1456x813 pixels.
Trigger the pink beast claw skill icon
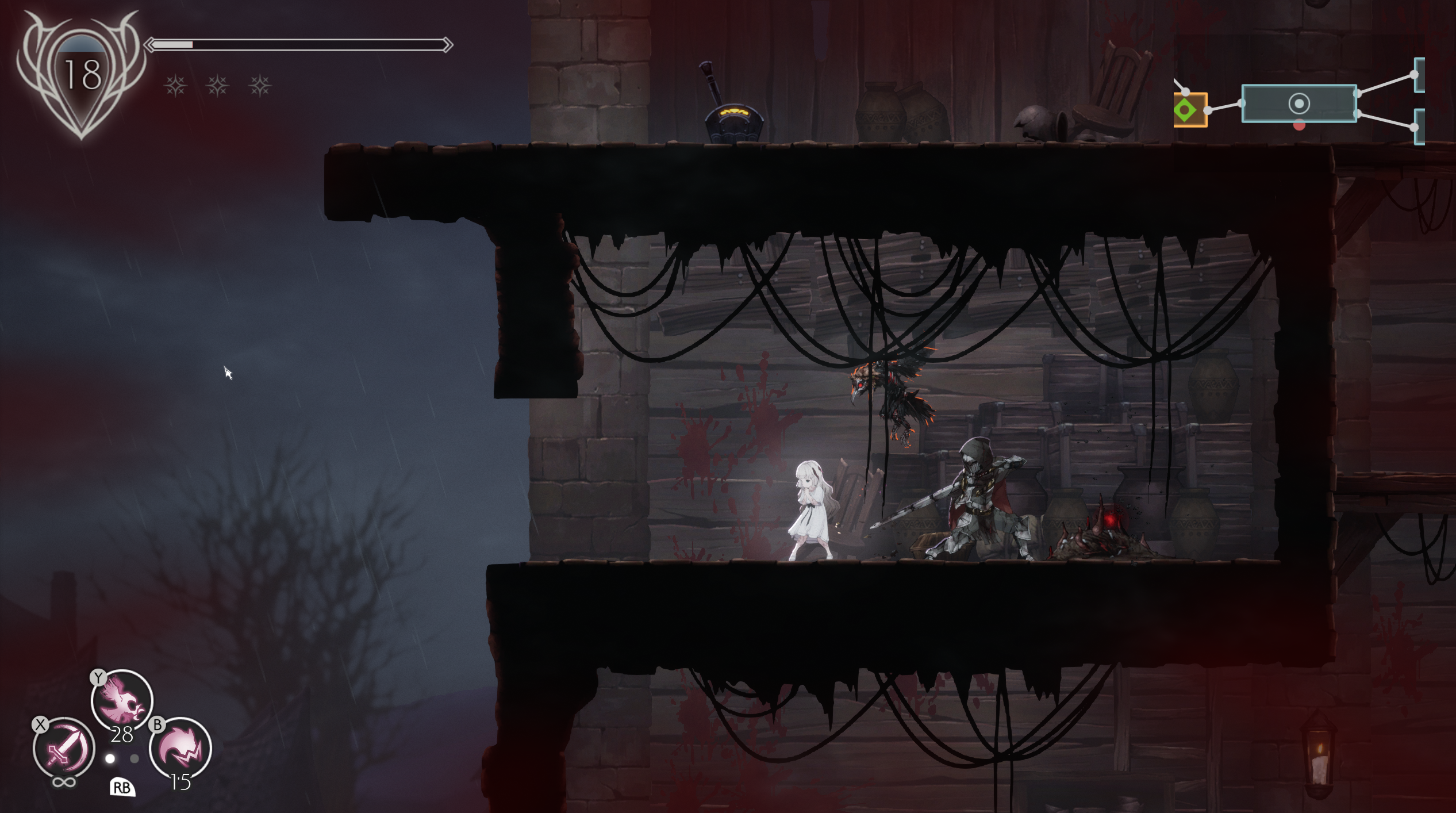pyautogui.click(x=180, y=749)
